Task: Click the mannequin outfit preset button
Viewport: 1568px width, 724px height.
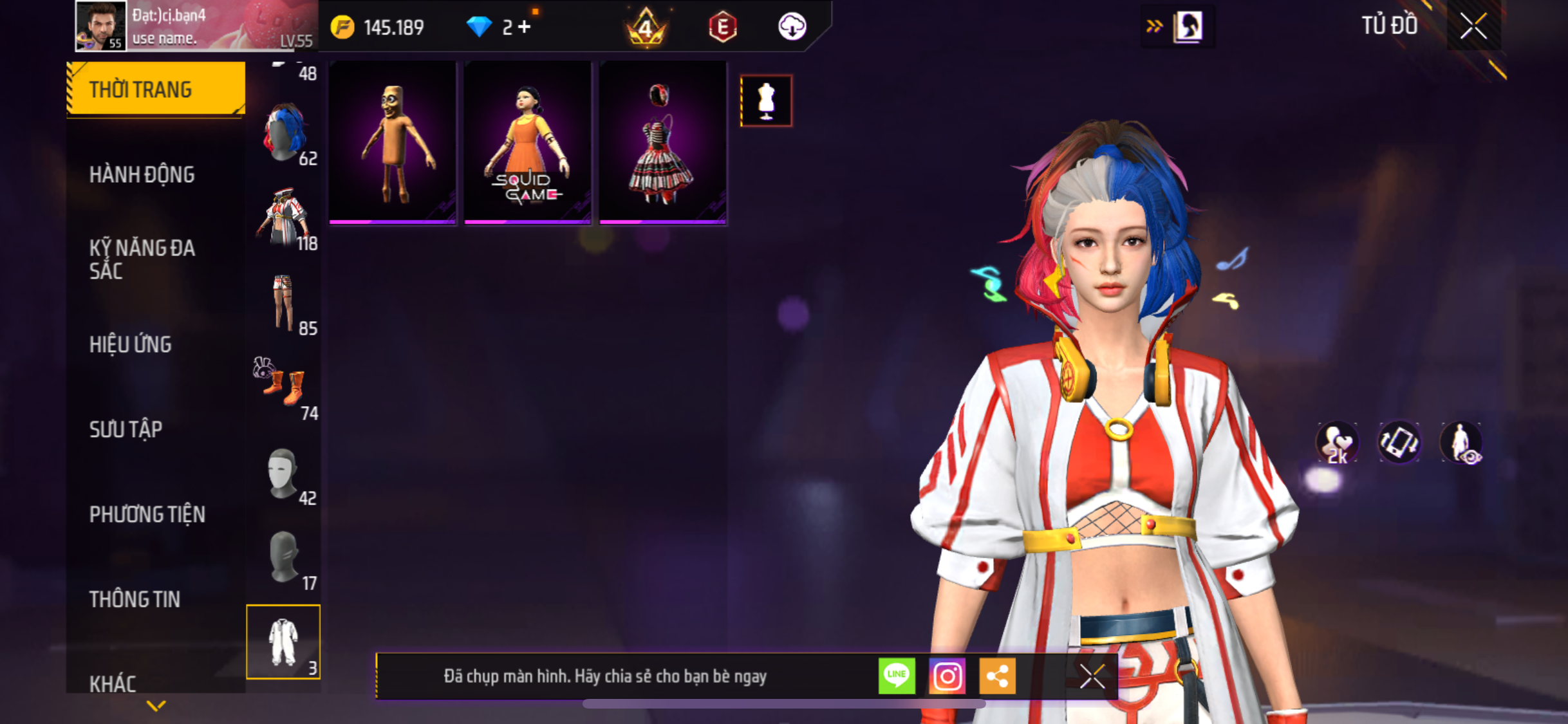Action: (766, 101)
